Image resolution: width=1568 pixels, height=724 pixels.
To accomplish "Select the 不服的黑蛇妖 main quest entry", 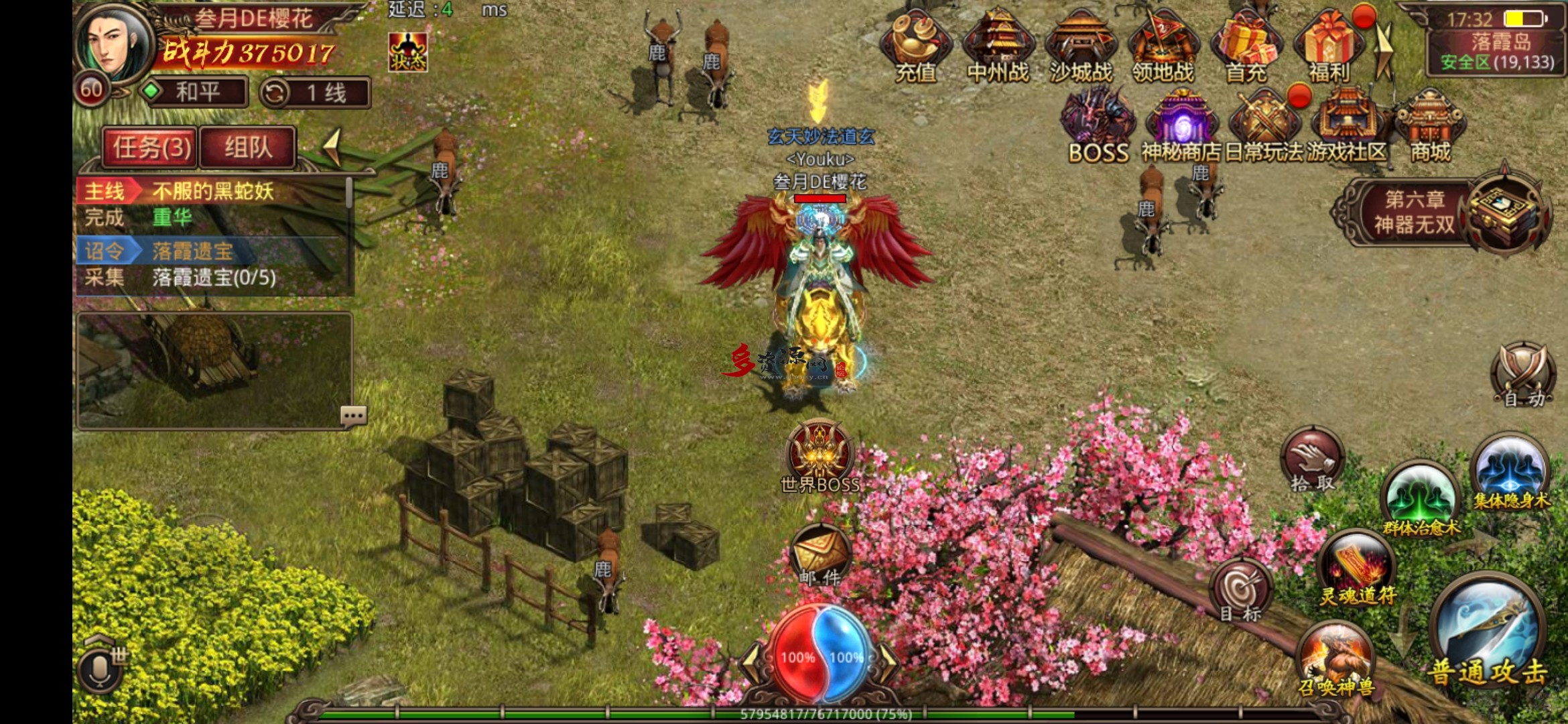I will point(213,192).
